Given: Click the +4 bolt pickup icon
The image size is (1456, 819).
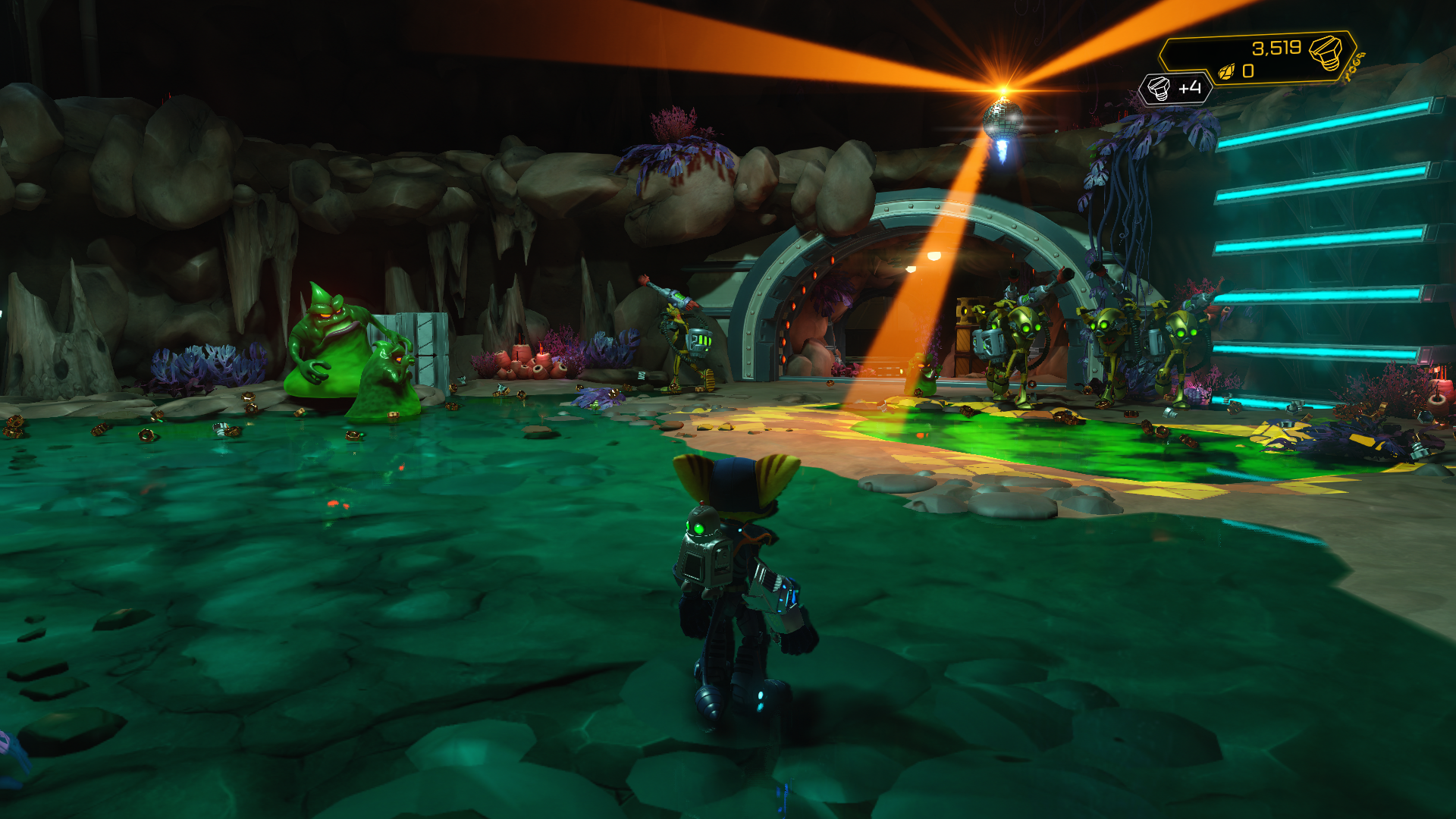Looking at the screenshot, I should click(1158, 89).
